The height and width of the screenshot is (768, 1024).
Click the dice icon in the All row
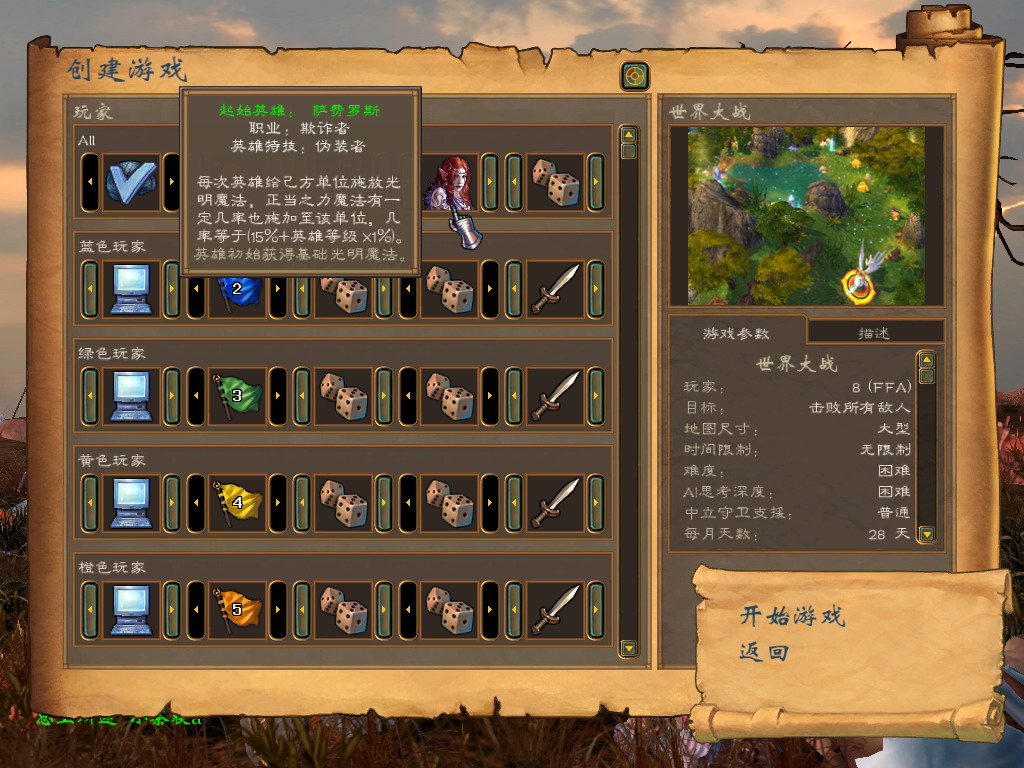pyautogui.click(x=555, y=182)
